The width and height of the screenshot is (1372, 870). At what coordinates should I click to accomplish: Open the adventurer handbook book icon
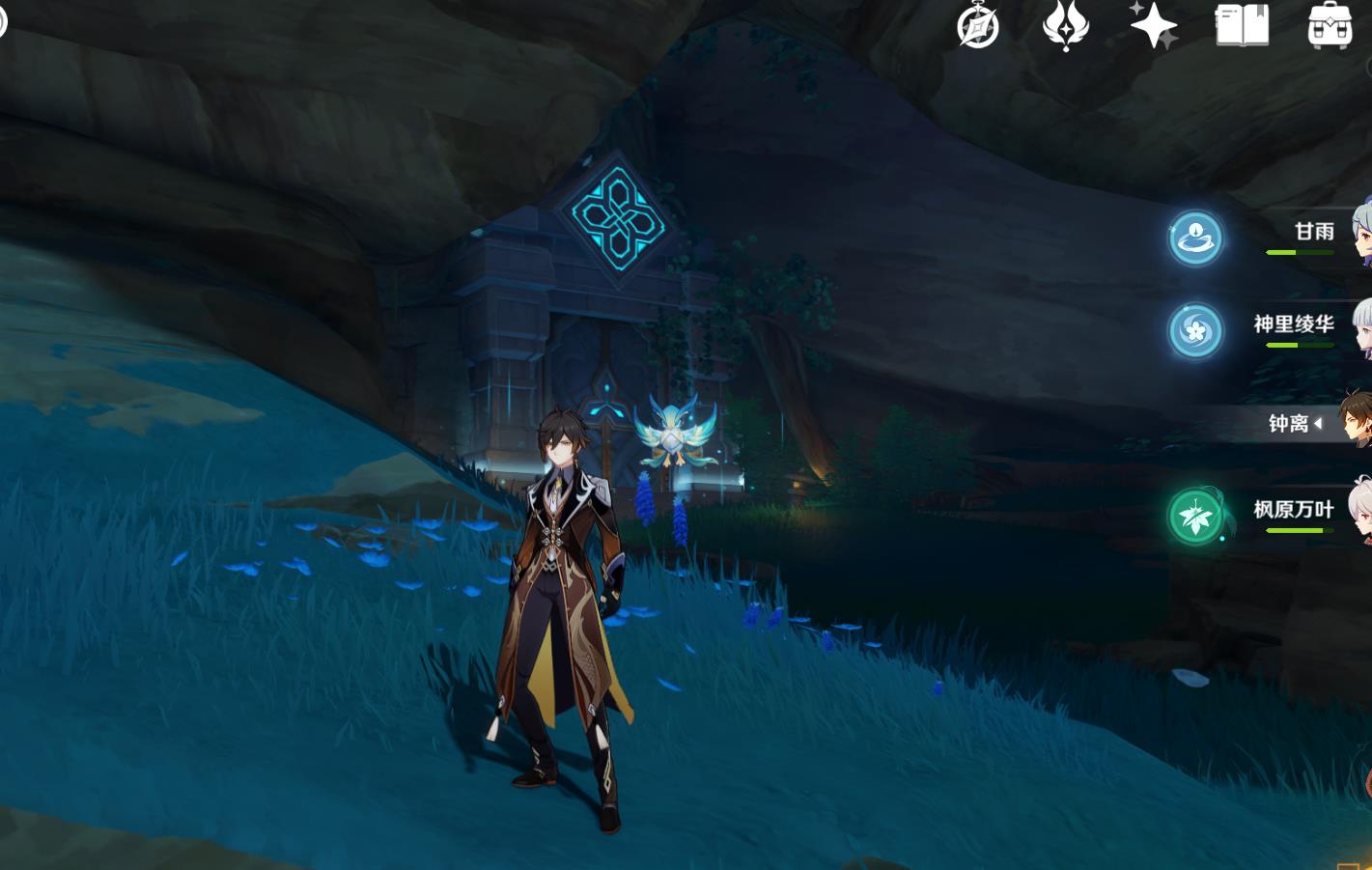click(1242, 25)
